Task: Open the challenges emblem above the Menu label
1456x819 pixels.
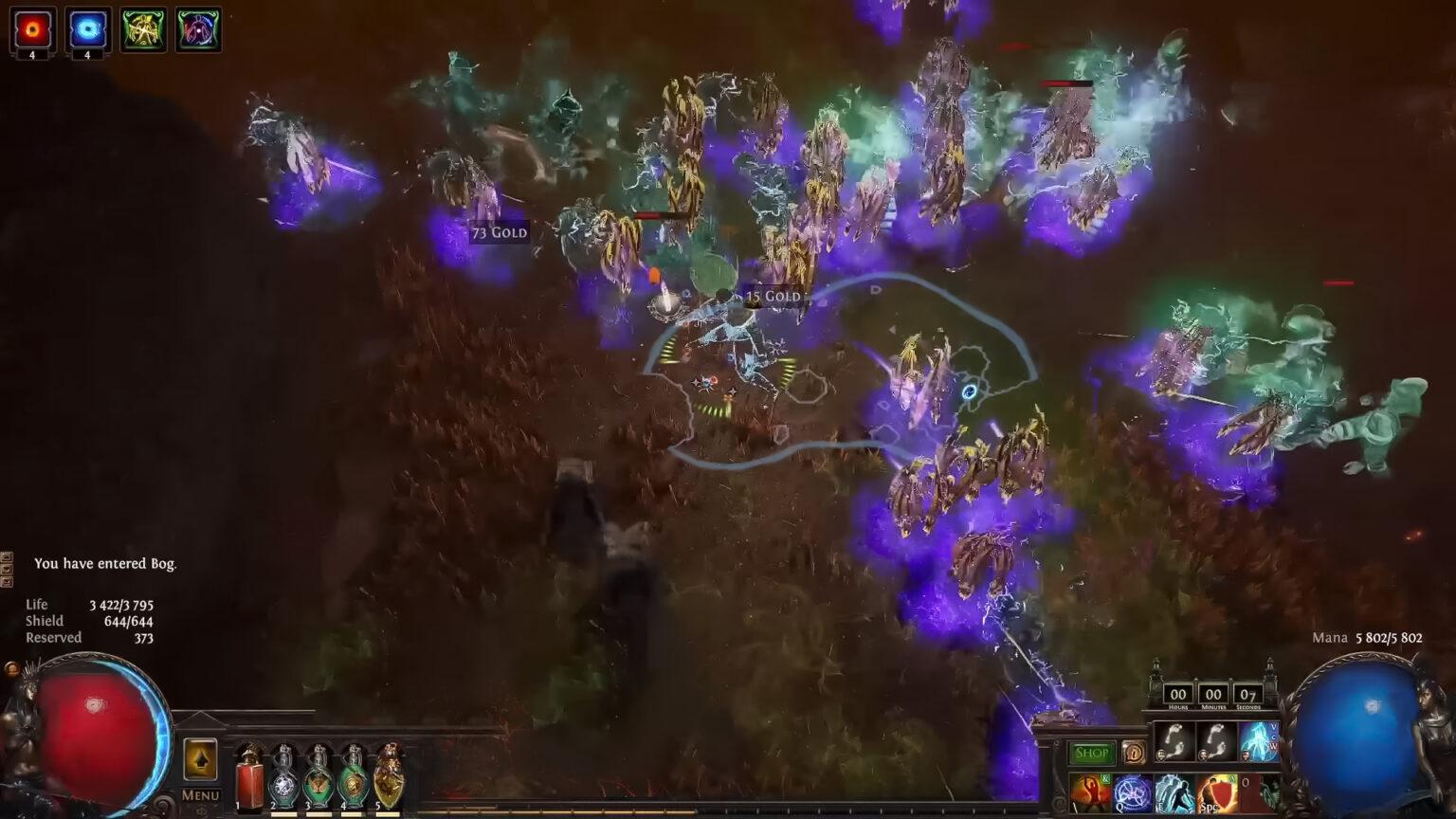Action: click(x=199, y=758)
